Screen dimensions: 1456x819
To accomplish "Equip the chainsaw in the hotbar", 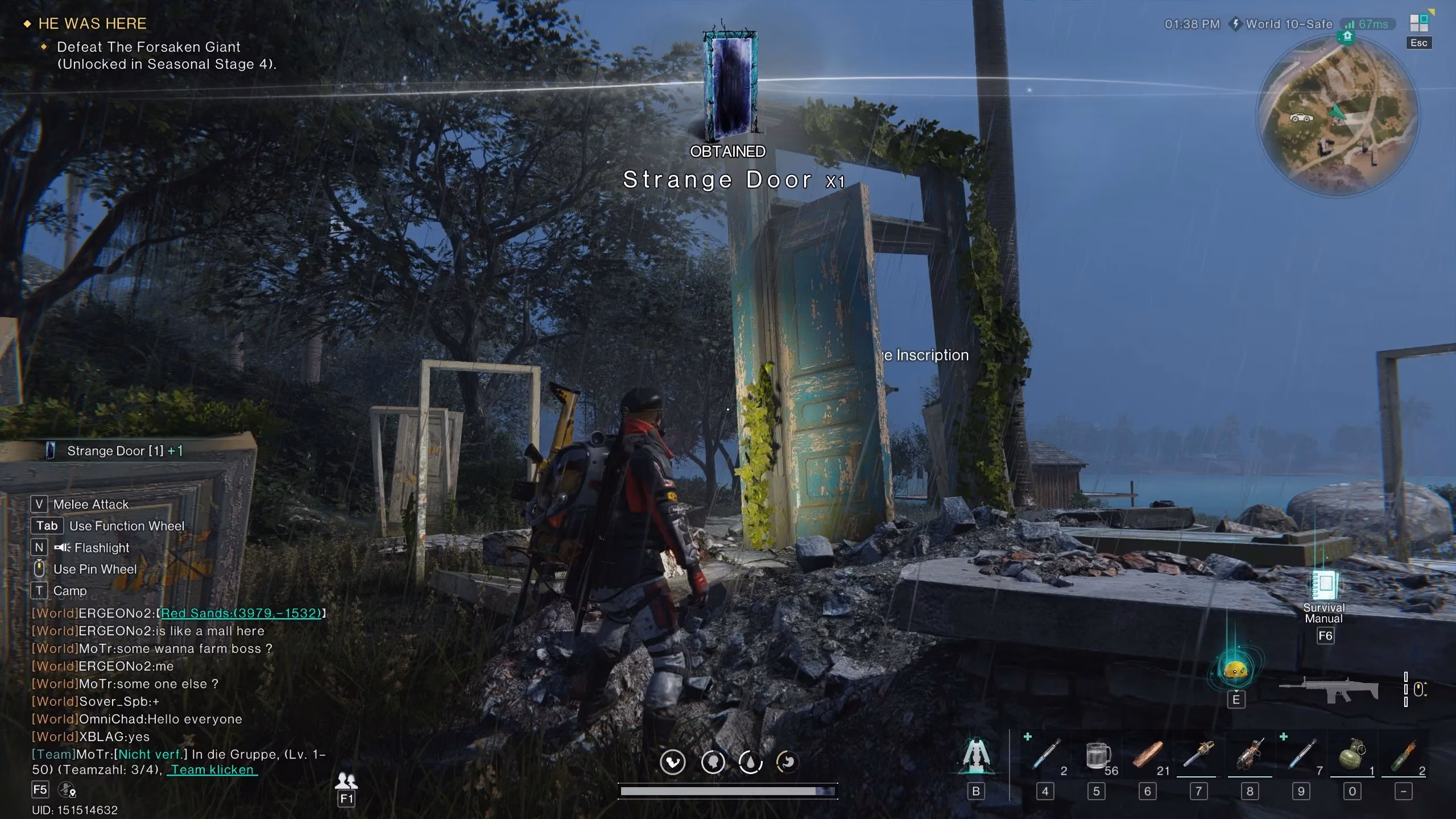I will pos(1198,756).
